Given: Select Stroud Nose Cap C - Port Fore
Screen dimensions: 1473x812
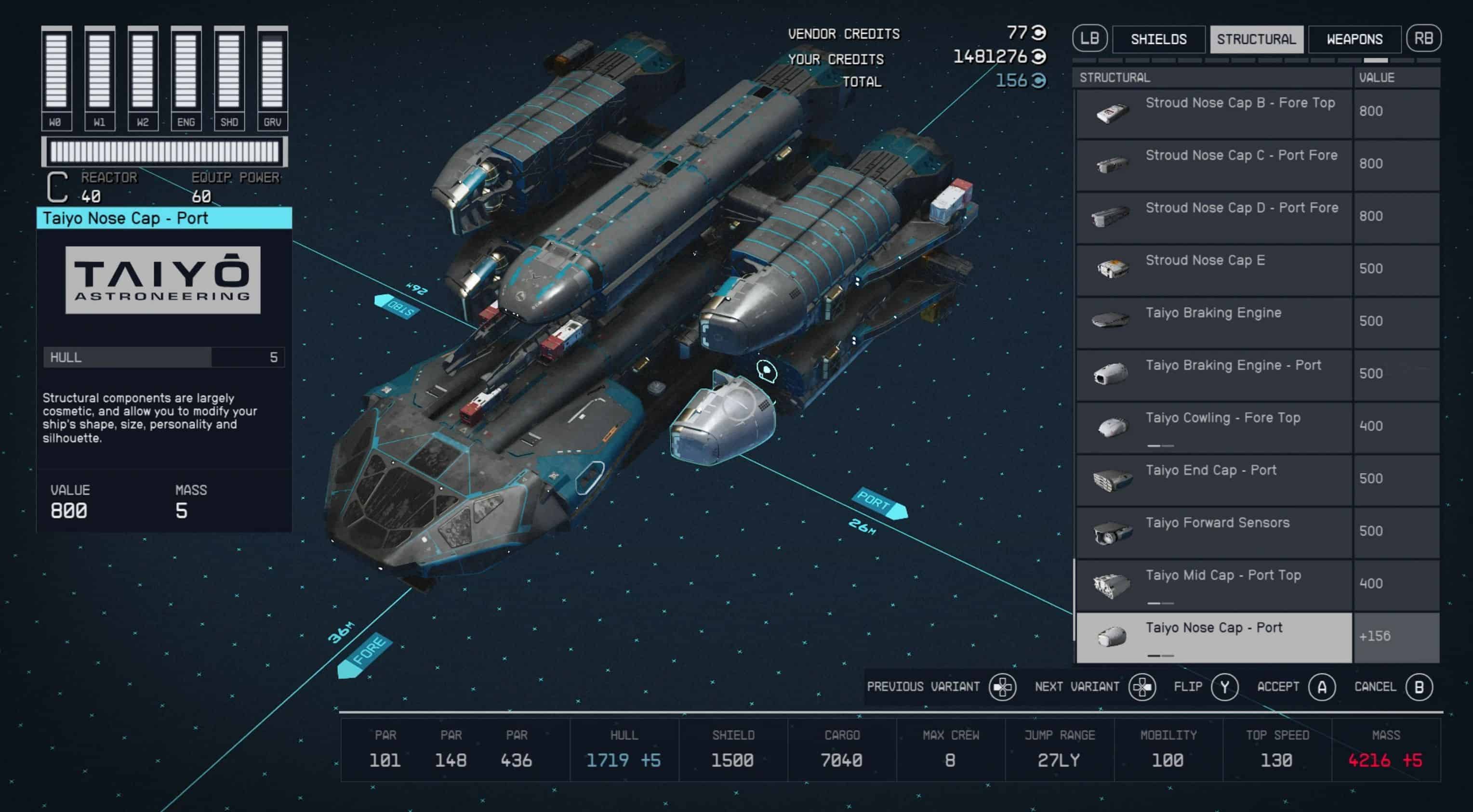Looking at the screenshot, I should [1214, 165].
